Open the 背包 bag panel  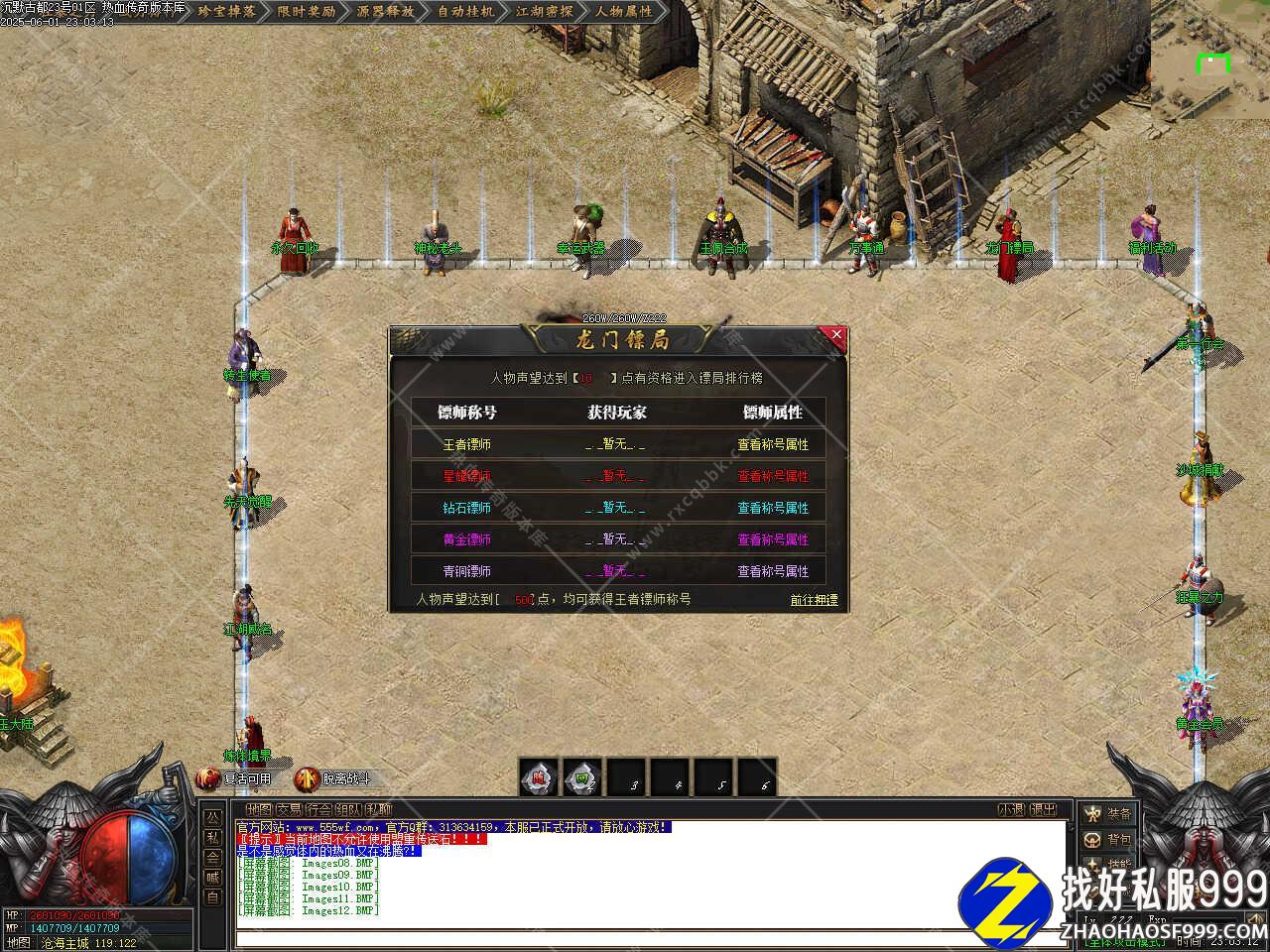pyautogui.click(x=1108, y=840)
